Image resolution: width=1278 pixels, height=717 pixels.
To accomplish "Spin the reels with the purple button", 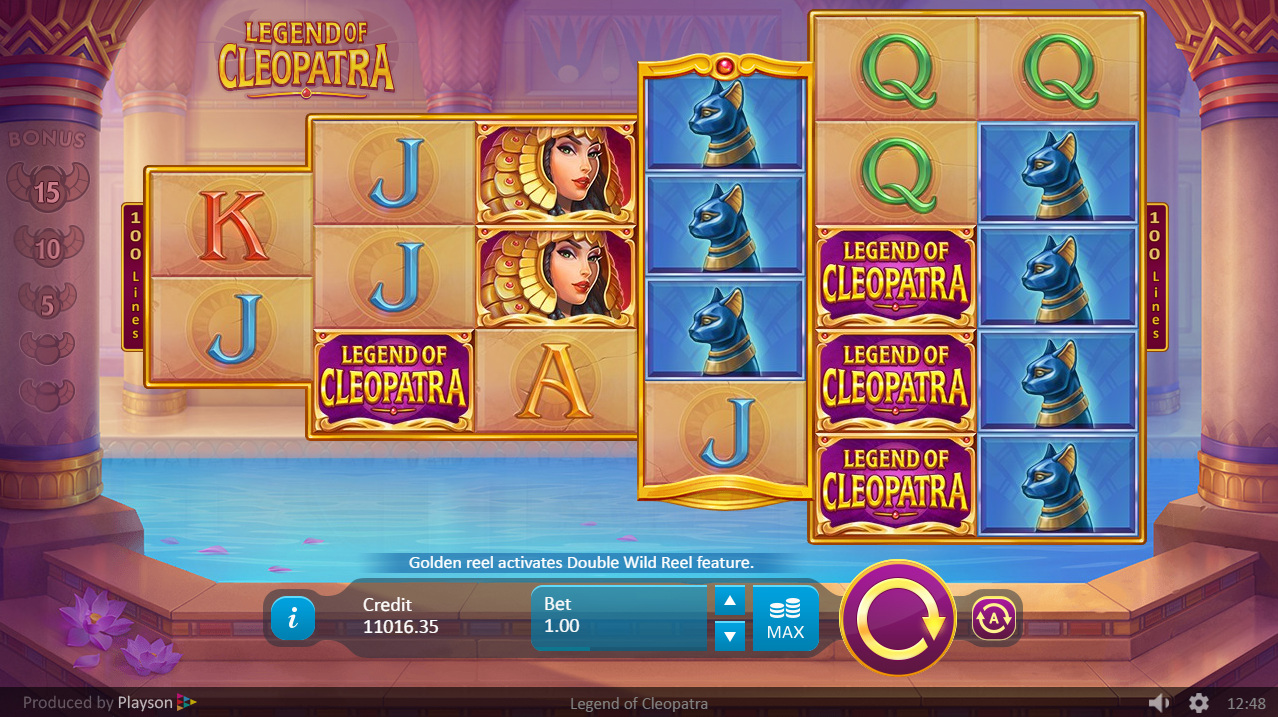I will tap(898, 619).
